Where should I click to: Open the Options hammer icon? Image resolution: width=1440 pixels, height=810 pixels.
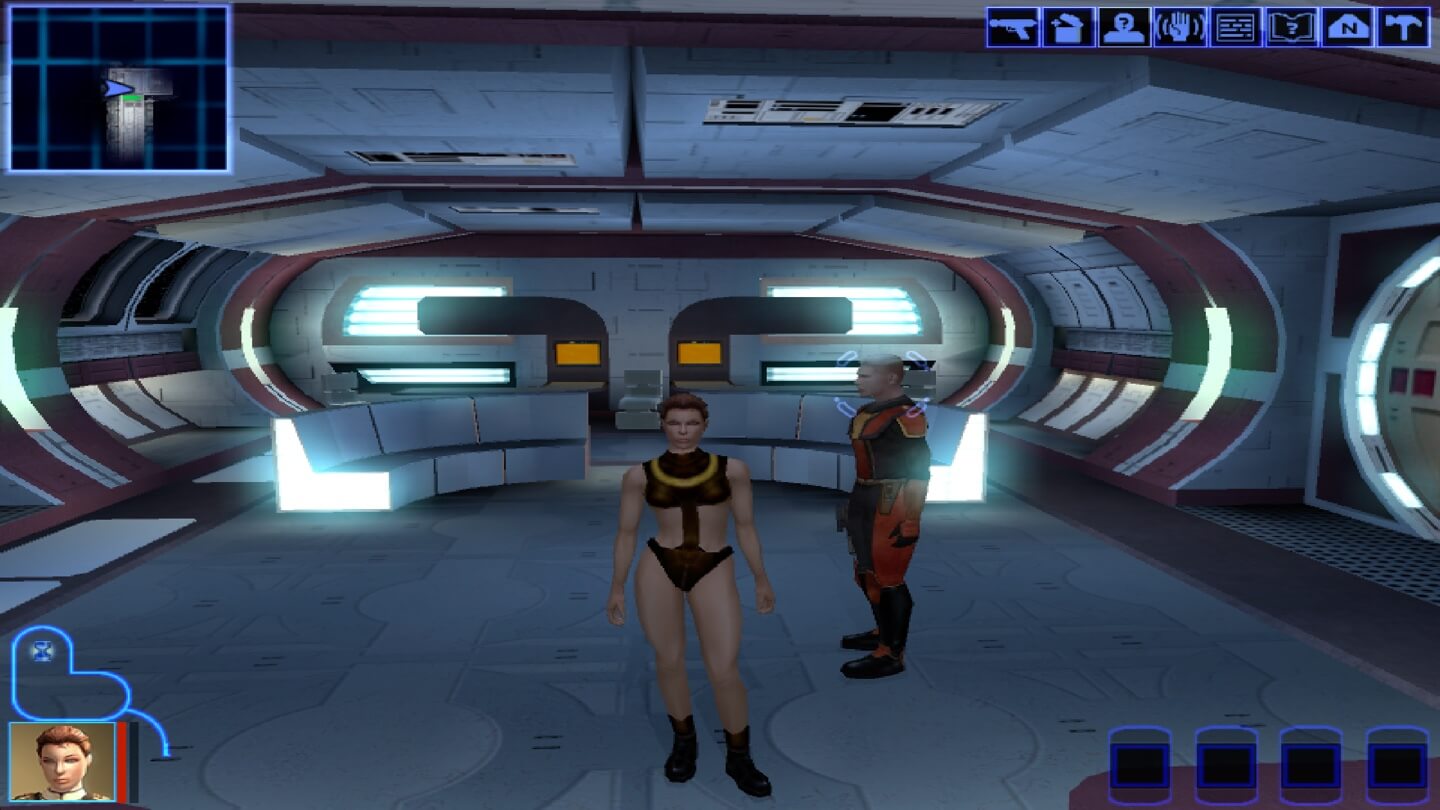coord(1404,27)
